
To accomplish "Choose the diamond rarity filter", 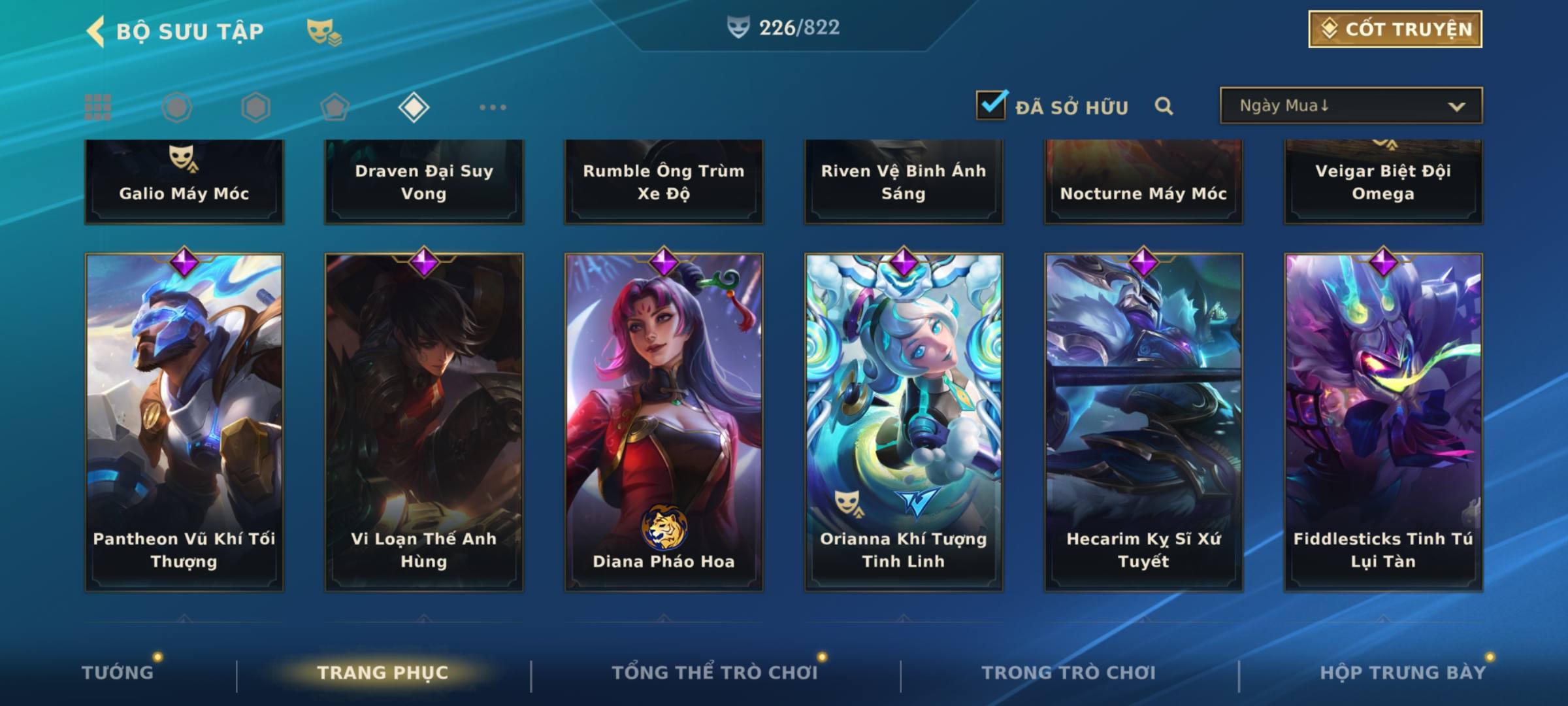I will click(414, 107).
